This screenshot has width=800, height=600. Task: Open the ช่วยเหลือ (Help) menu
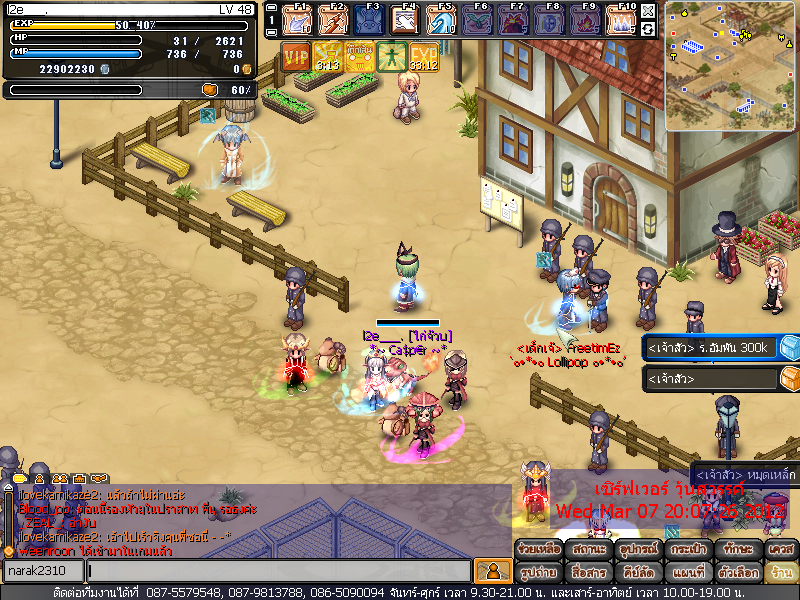click(x=540, y=549)
